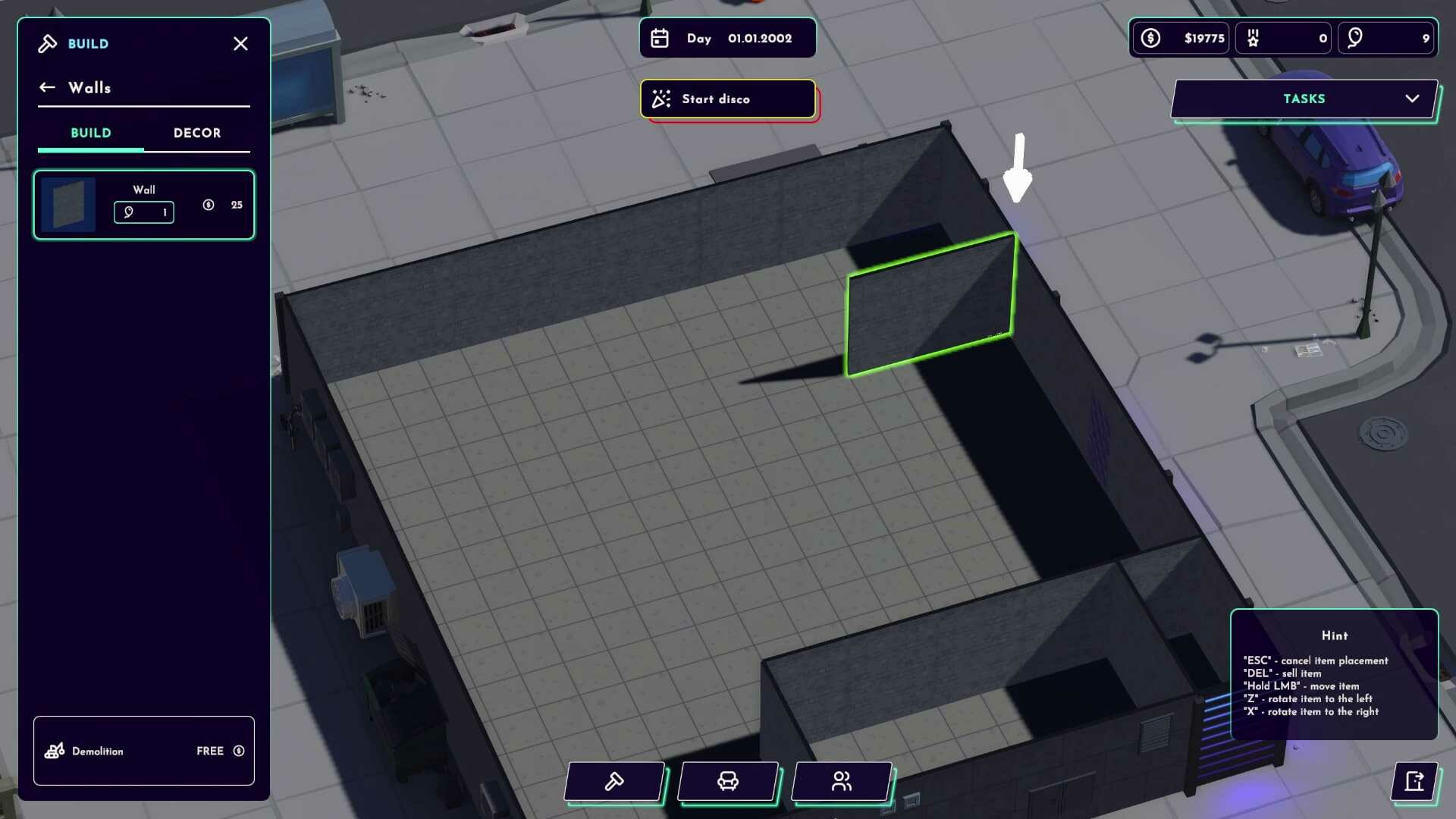Click the star reputation icon
Screen dimensions: 1456x819
click(x=1253, y=38)
